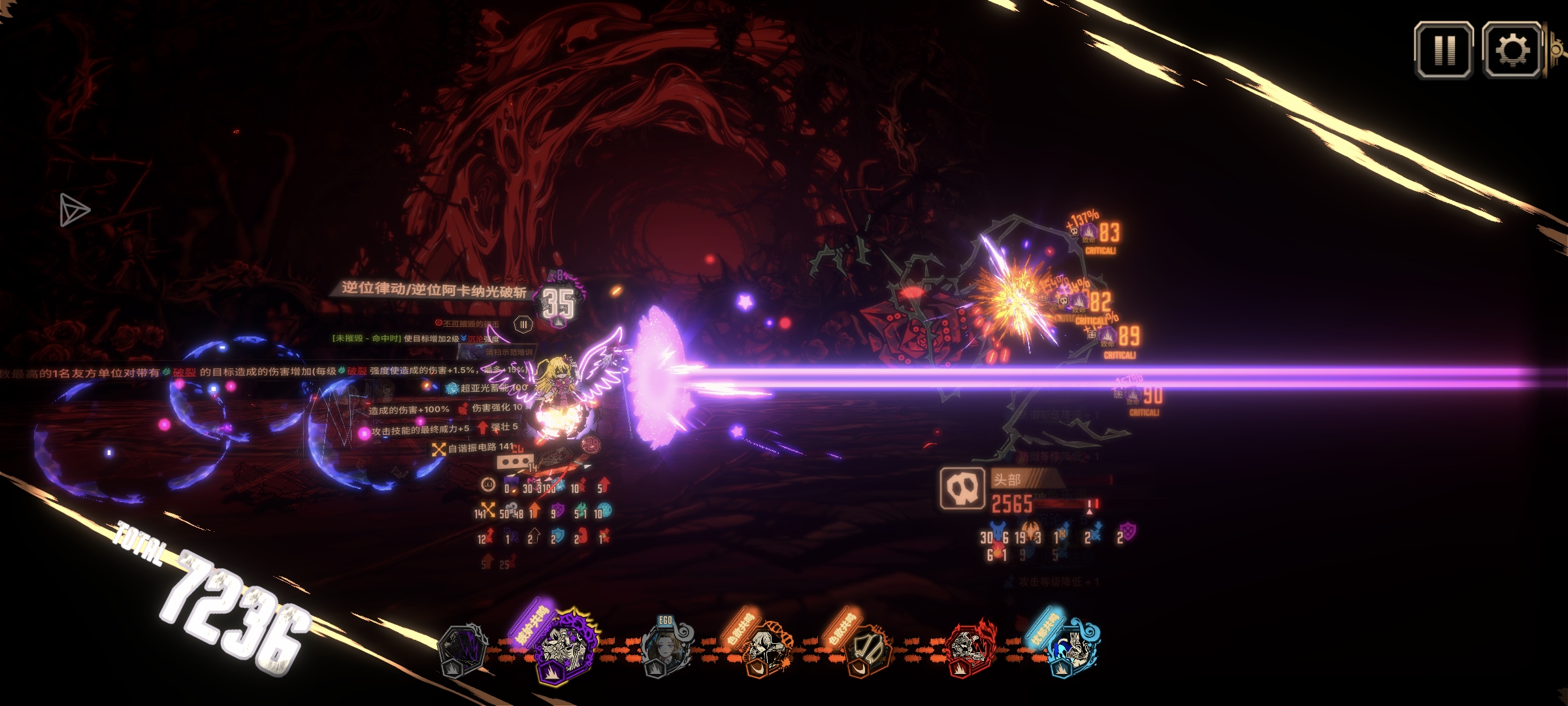The width and height of the screenshot is (1568, 706).
Task: Pause the battle
Action: pos(1444,50)
